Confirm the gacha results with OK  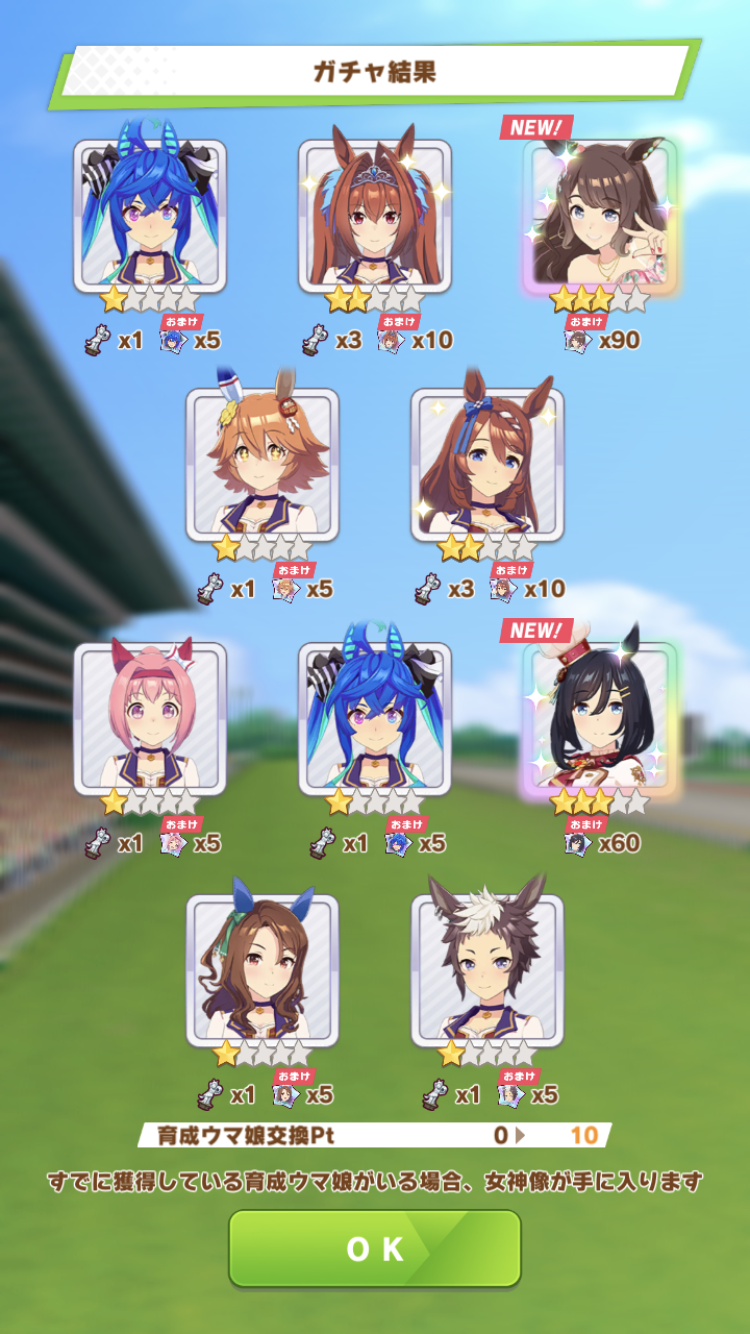pyautogui.click(x=375, y=1248)
